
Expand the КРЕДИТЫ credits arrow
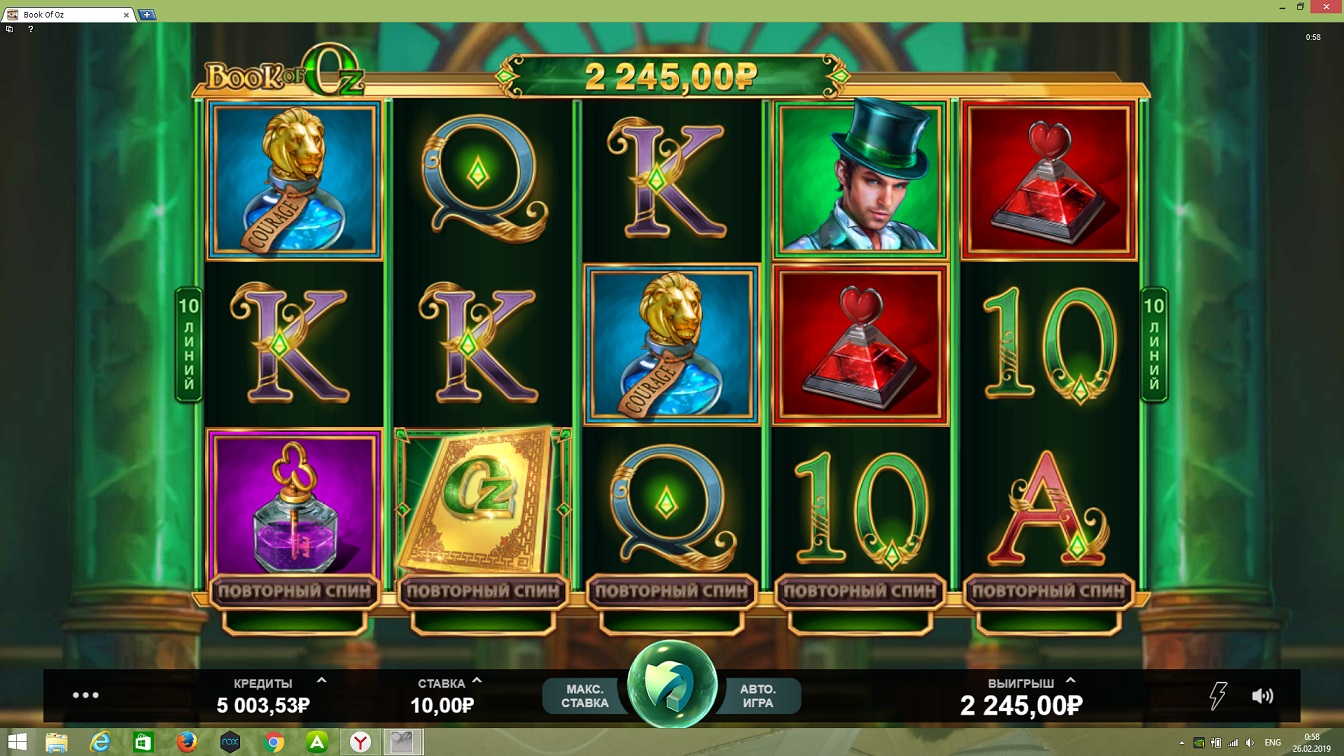pos(321,681)
